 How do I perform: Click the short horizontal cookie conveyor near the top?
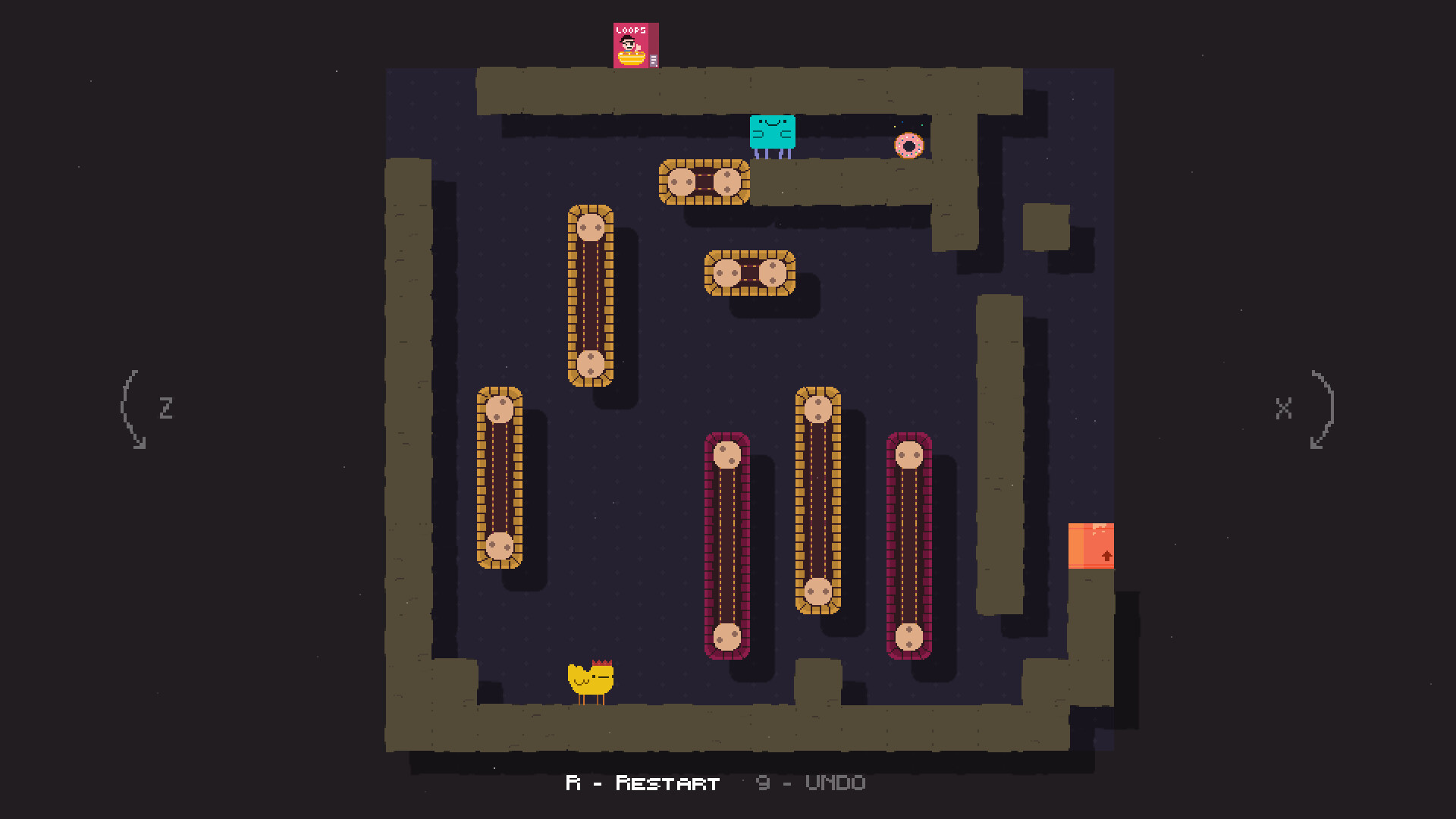point(705,182)
